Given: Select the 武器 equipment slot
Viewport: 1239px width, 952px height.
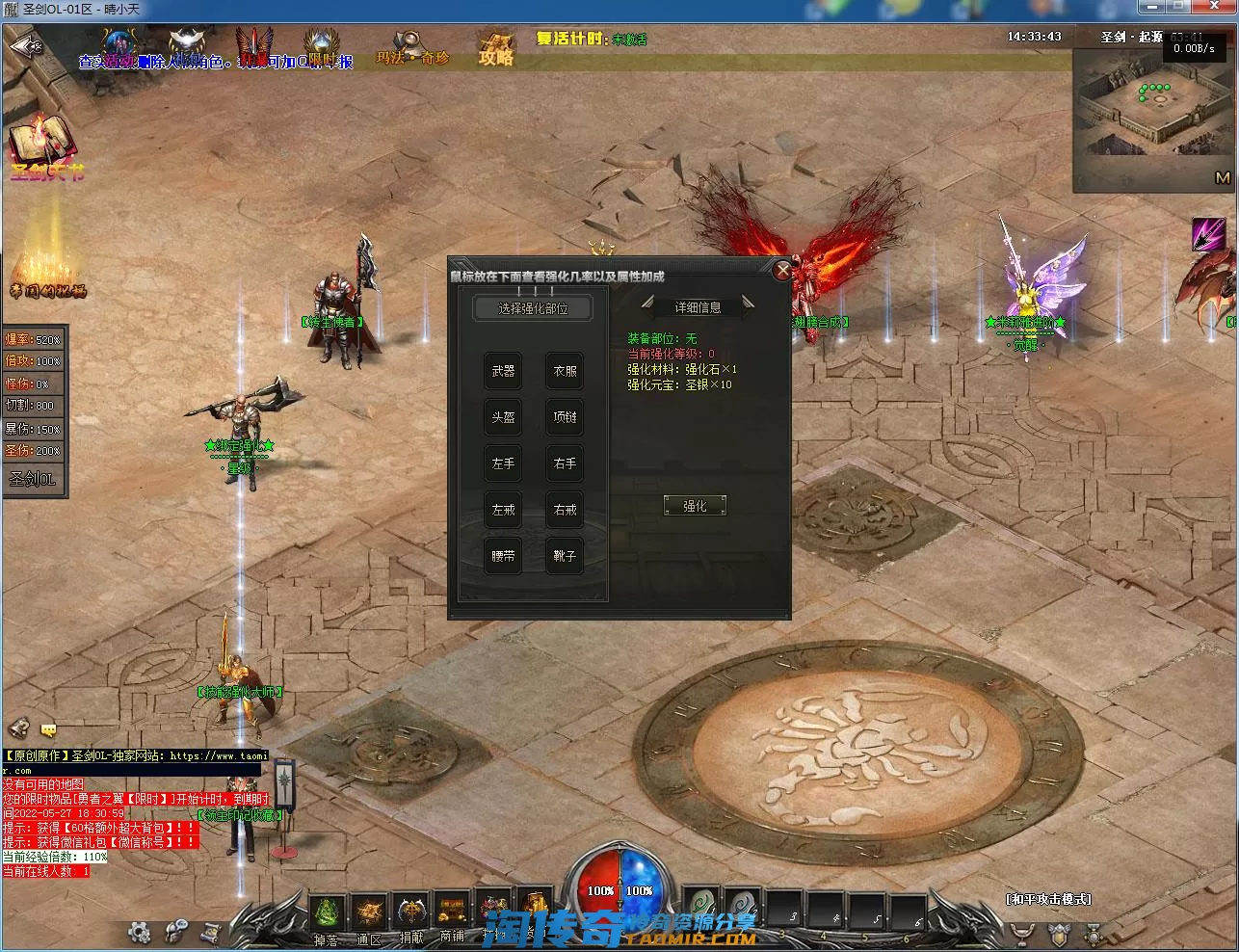Looking at the screenshot, I should point(503,371).
